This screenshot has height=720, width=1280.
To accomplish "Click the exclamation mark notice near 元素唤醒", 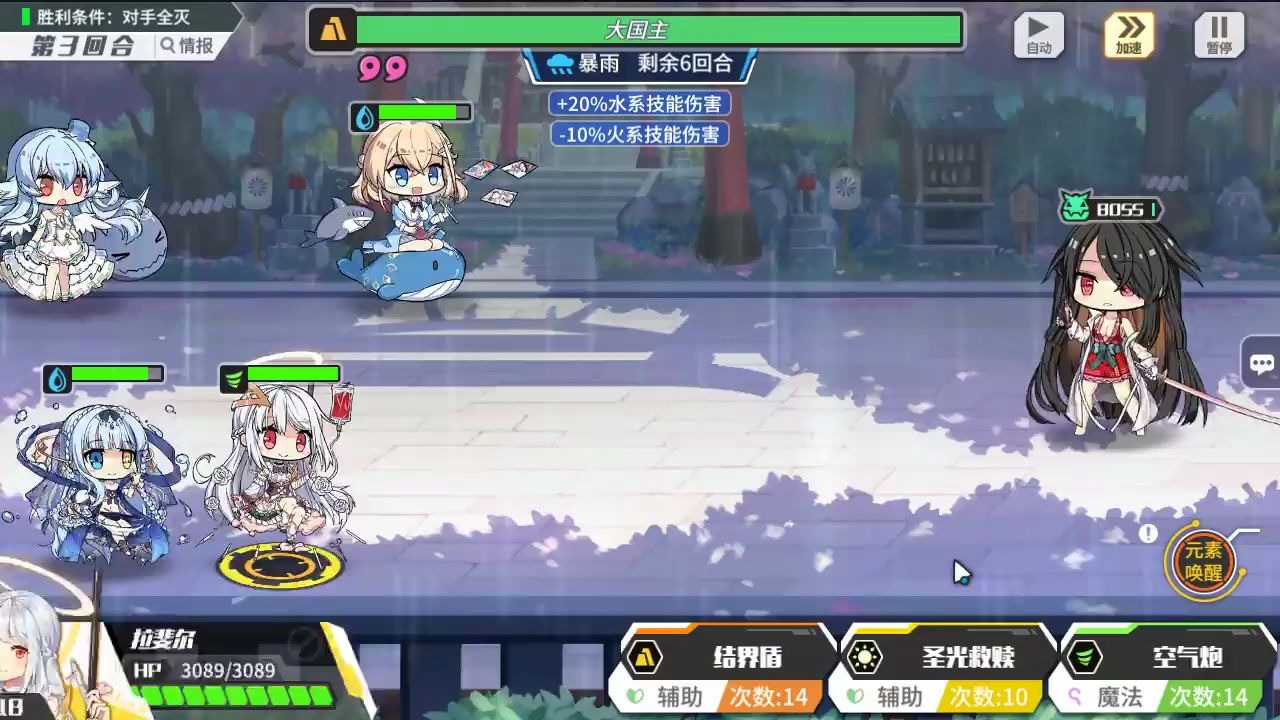I will point(1149,533).
